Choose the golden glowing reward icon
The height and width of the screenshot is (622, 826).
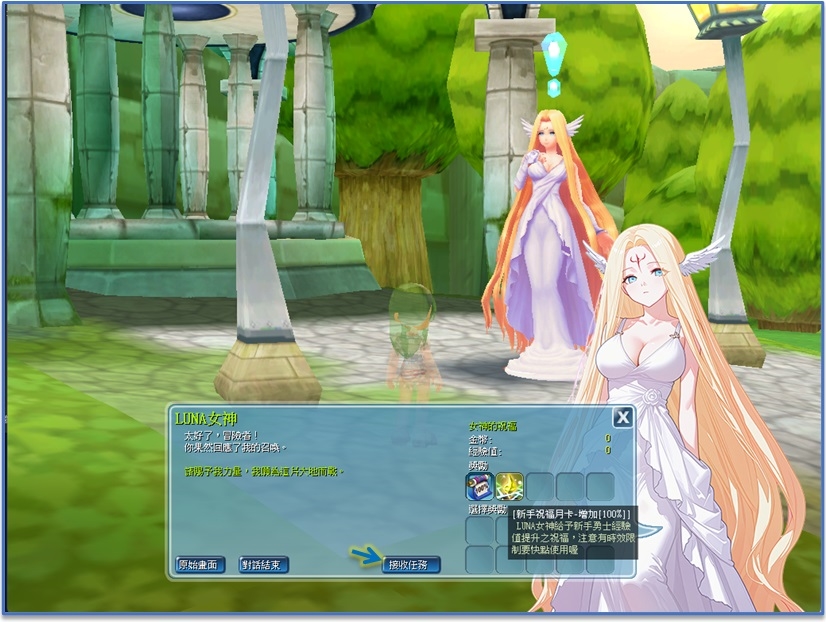coord(510,486)
